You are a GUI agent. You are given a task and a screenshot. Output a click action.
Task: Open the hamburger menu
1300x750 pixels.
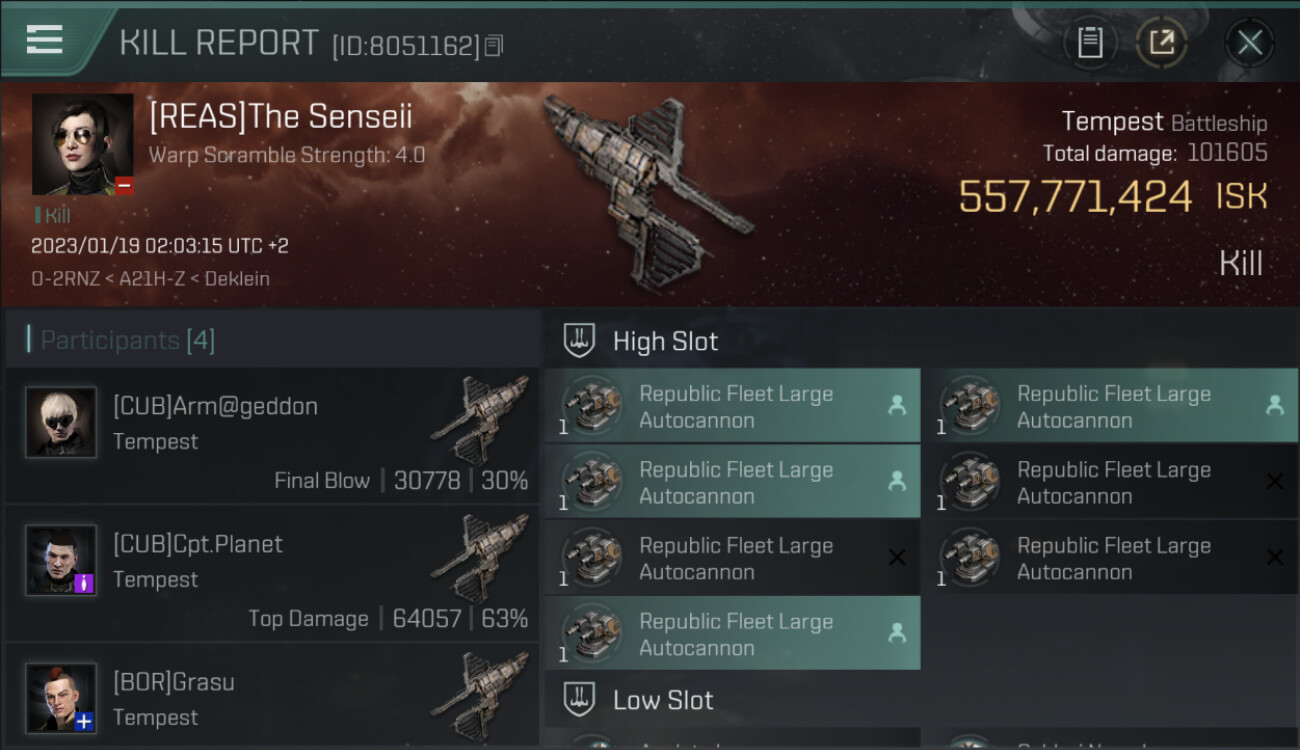[45, 40]
